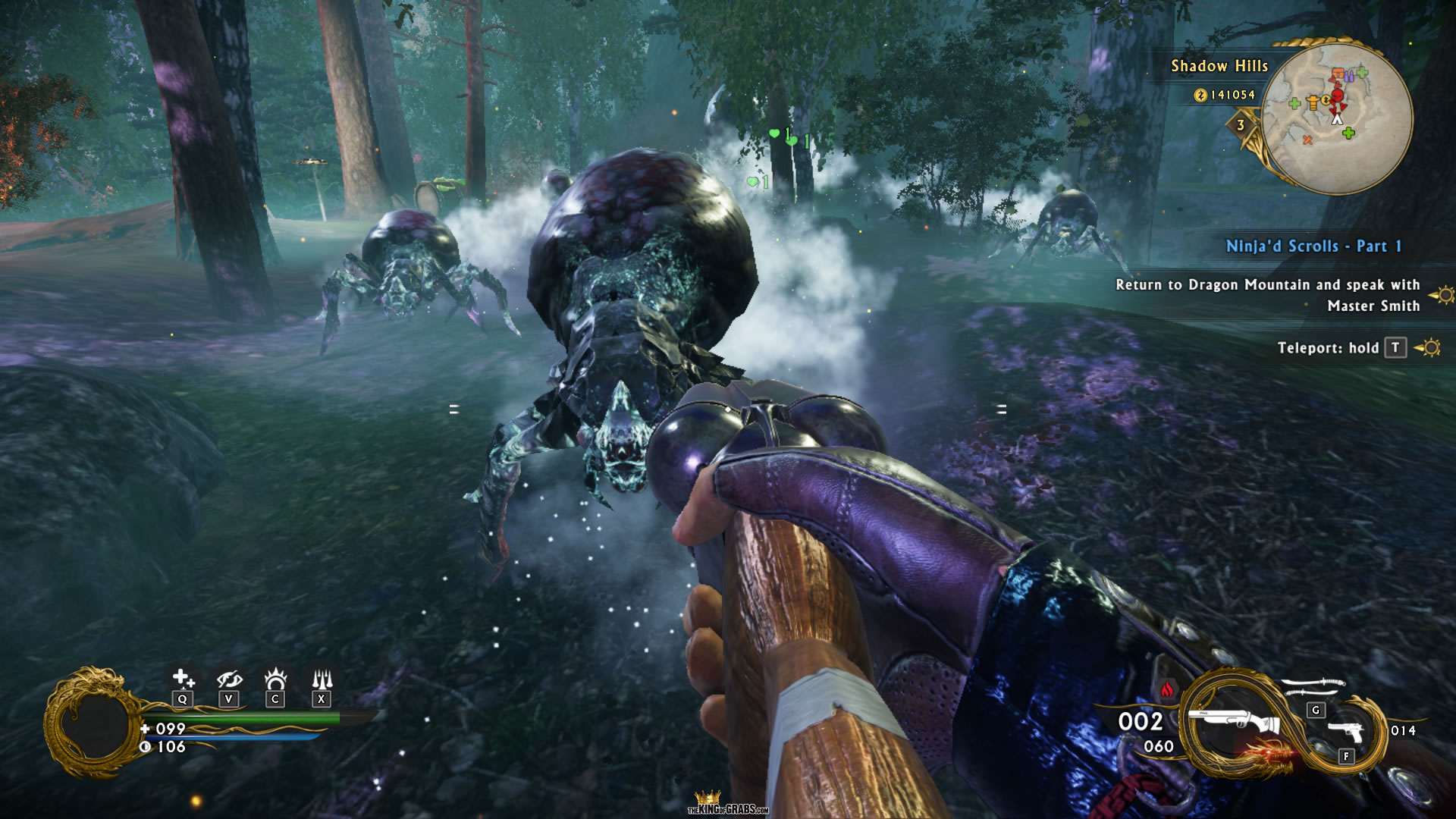Screen dimensions: 1456x819
Task: Open the King of Grabs watermark link
Action: [727, 805]
